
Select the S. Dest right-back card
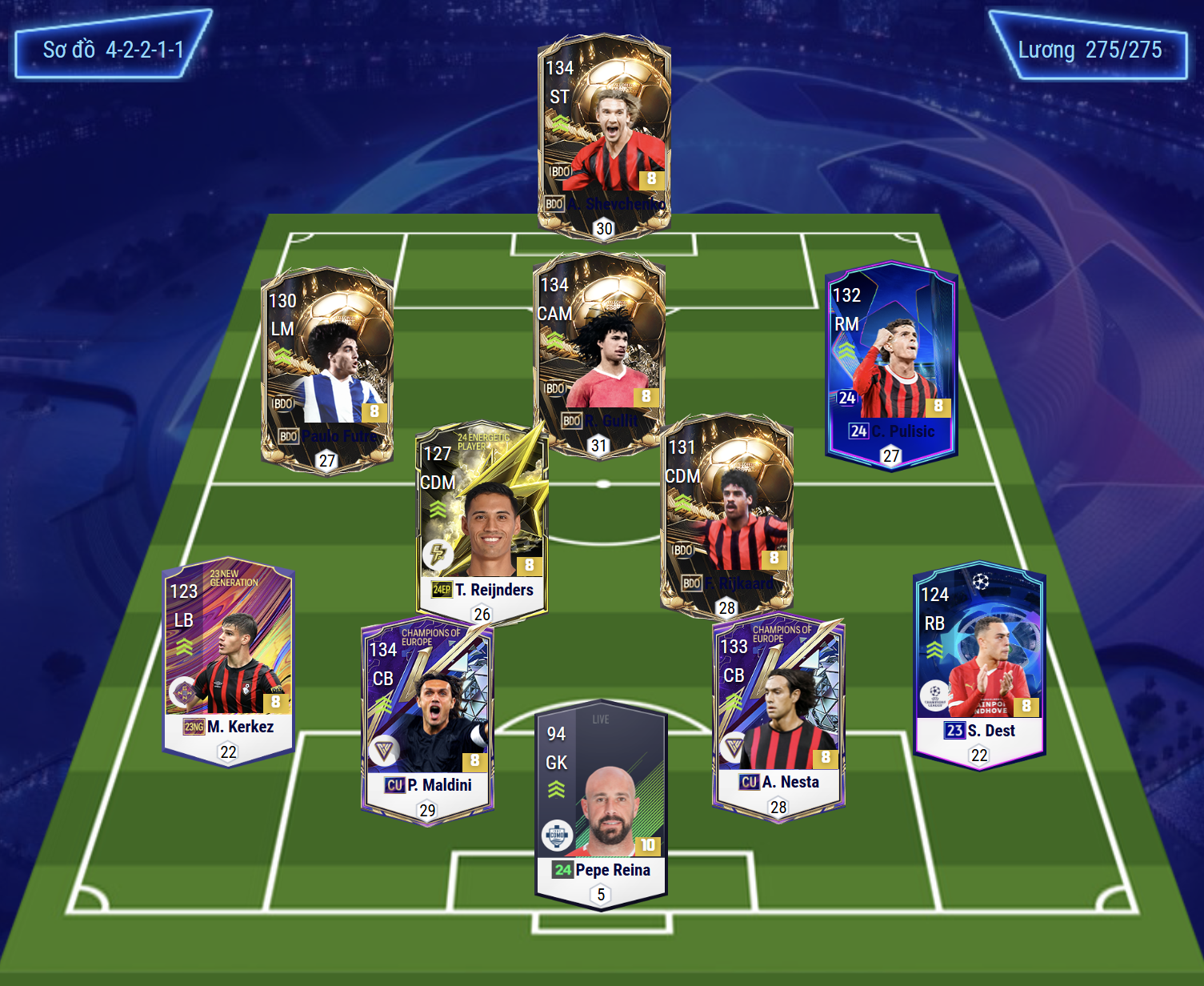tap(979, 664)
